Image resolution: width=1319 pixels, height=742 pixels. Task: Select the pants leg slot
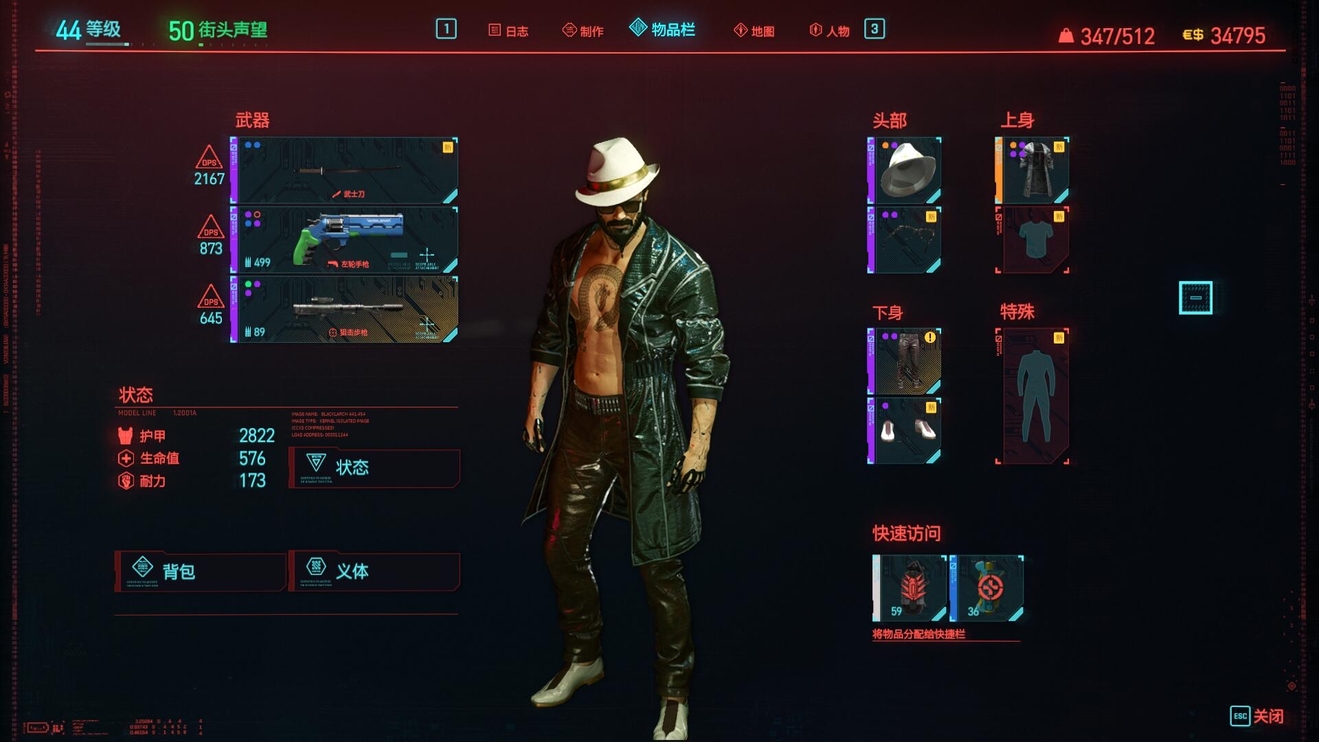point(905,361)
